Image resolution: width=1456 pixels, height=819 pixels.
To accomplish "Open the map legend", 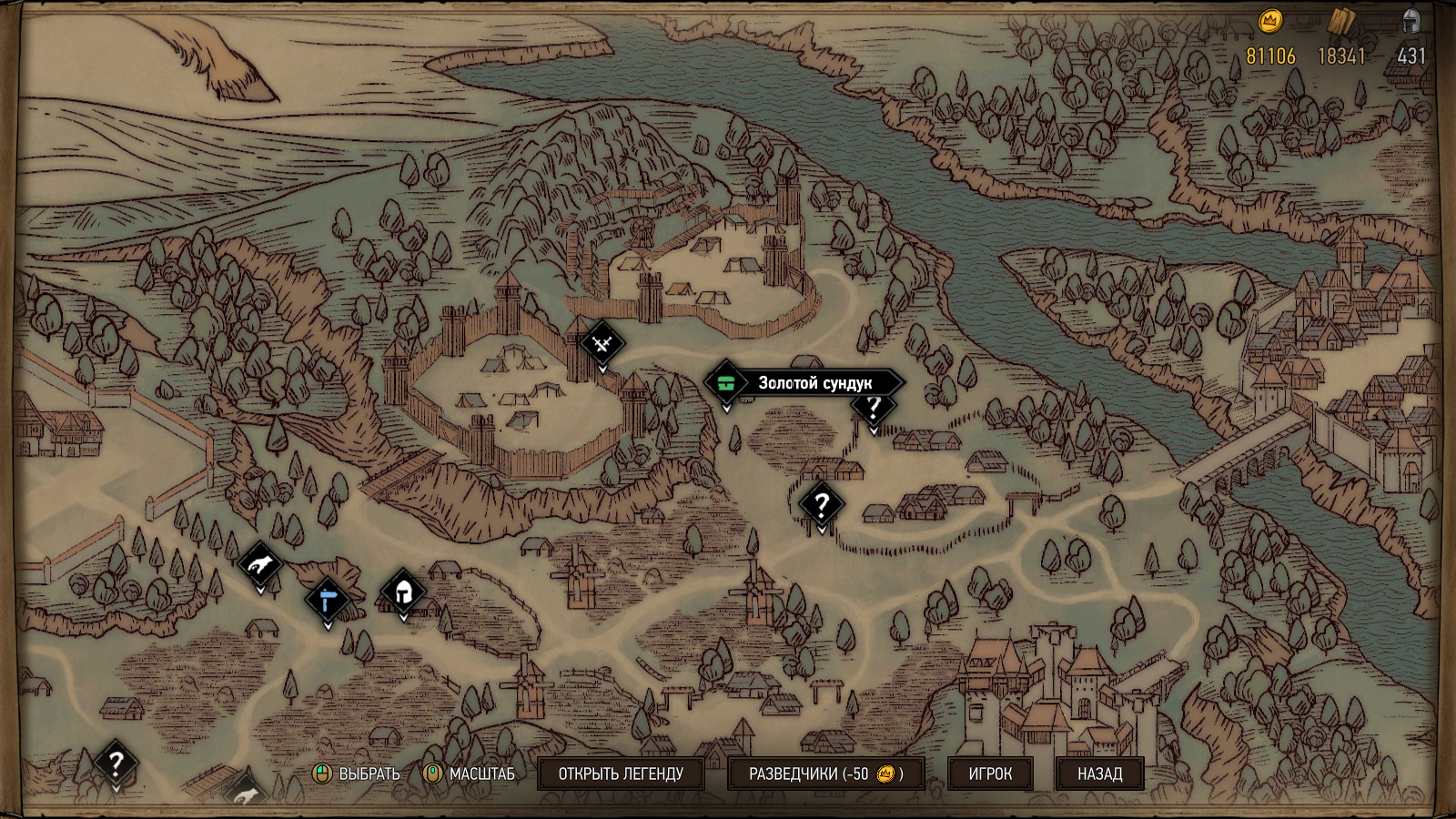I will [x=621, y=773].
